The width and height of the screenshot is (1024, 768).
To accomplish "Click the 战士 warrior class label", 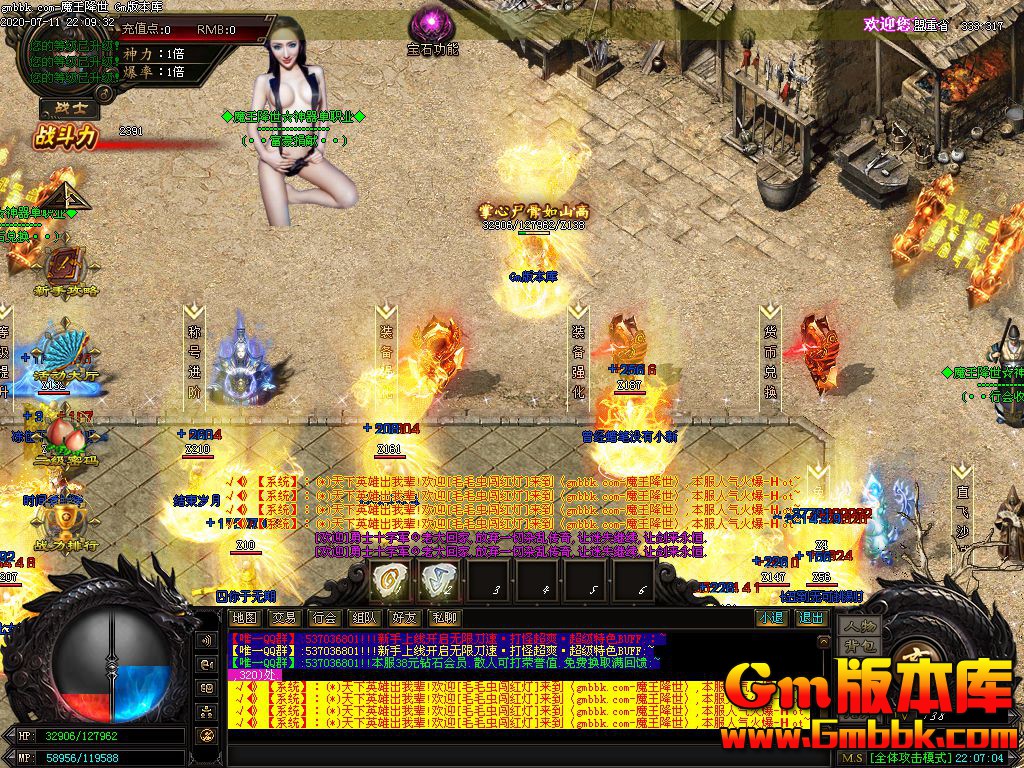I will [62, 110].
